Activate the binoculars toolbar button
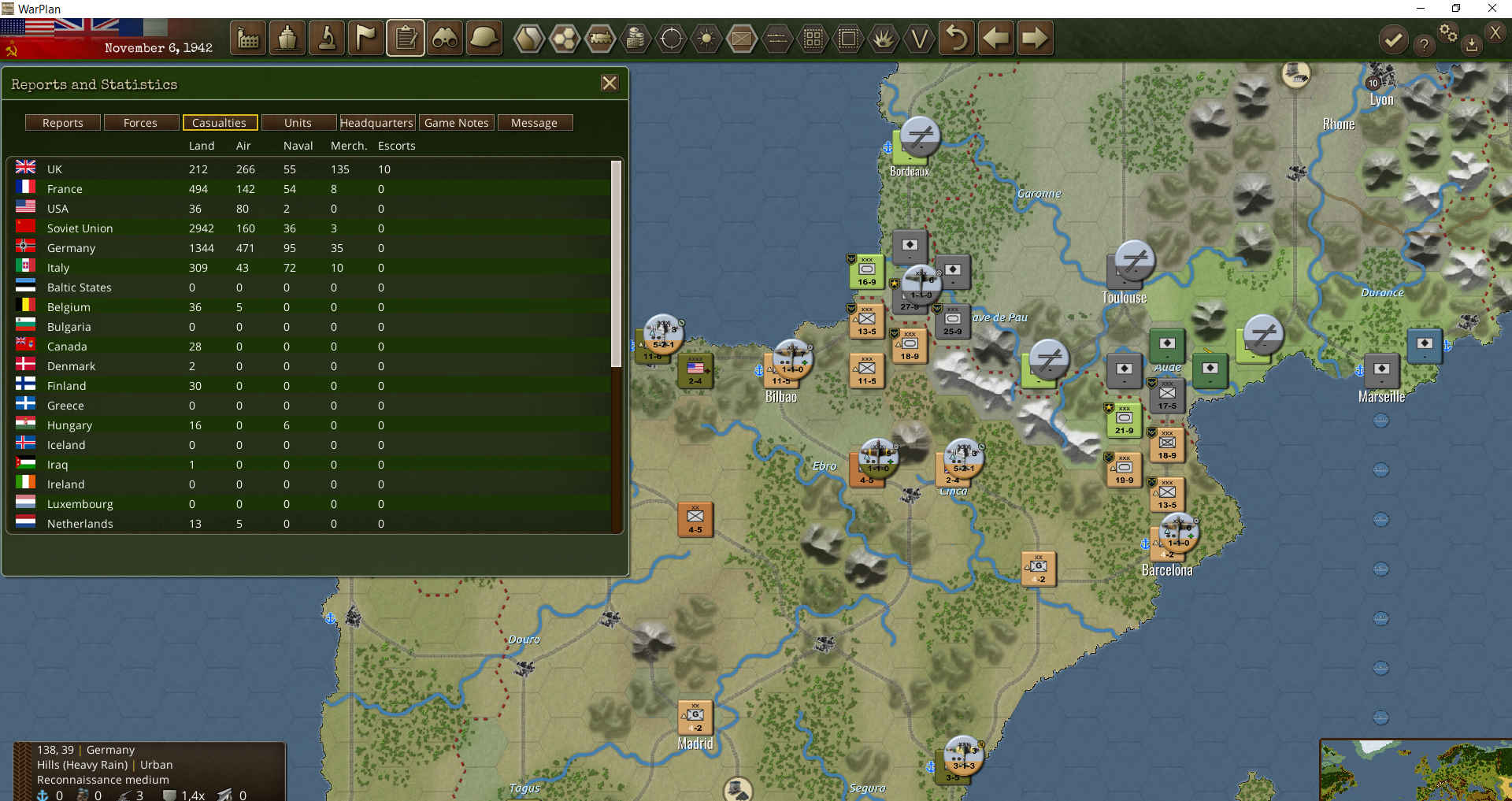The width and height of the screenshot is (1512, 801). coord(445,38)
